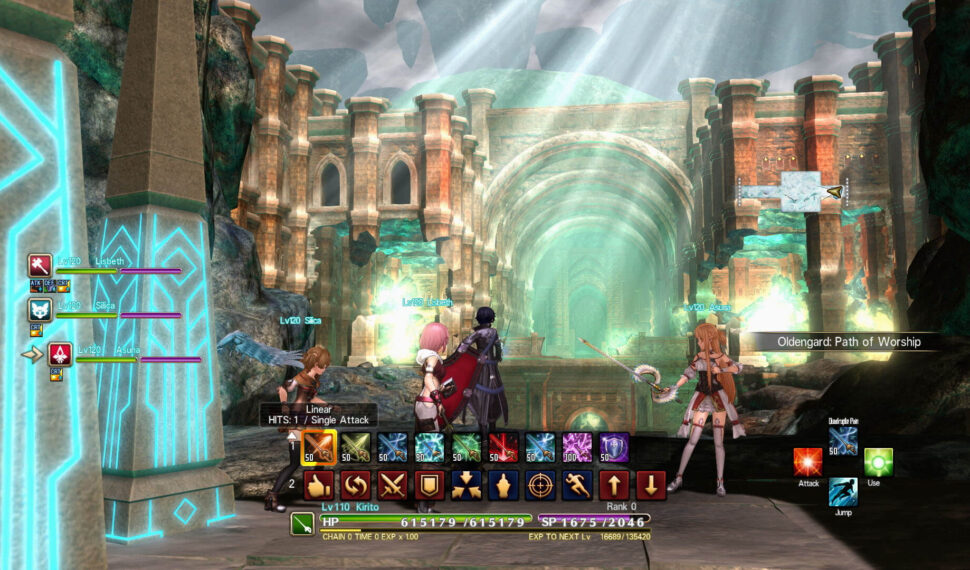Screen dimensions: 970x570
Task: Select Lisbeth's hammer party portrait
Action: 39,266
